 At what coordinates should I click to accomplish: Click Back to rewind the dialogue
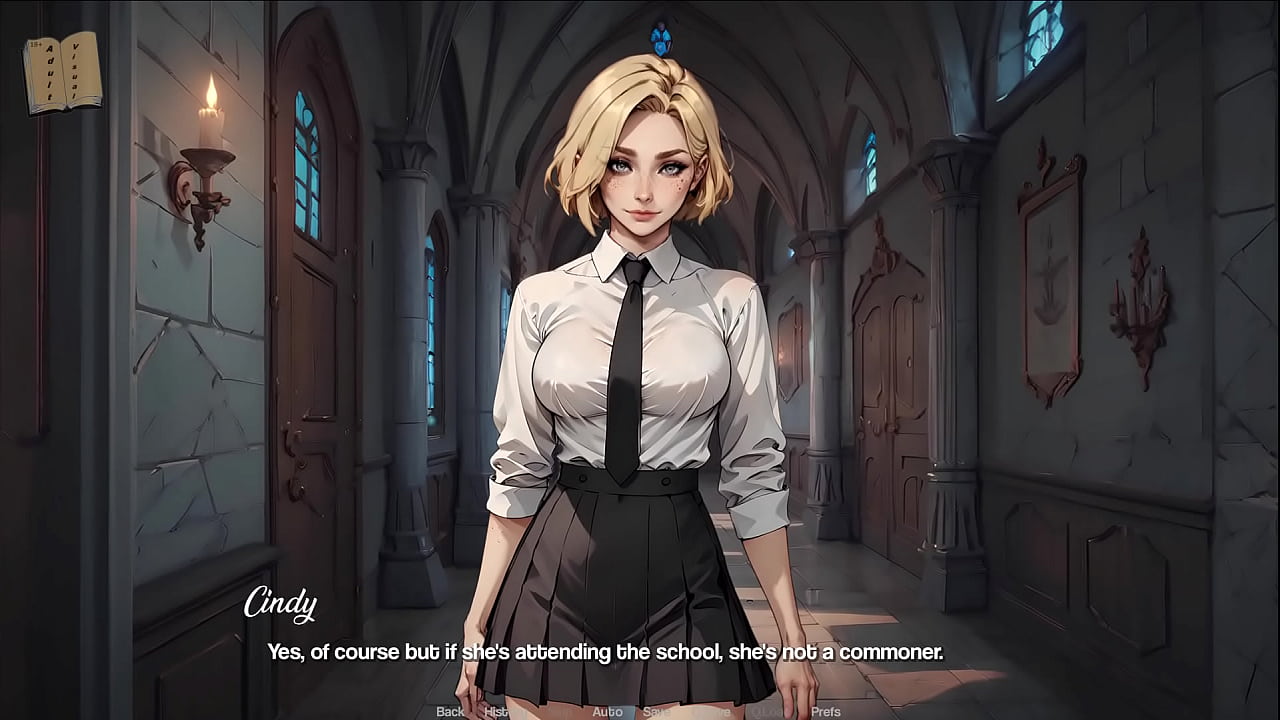(x=448, y=712)
